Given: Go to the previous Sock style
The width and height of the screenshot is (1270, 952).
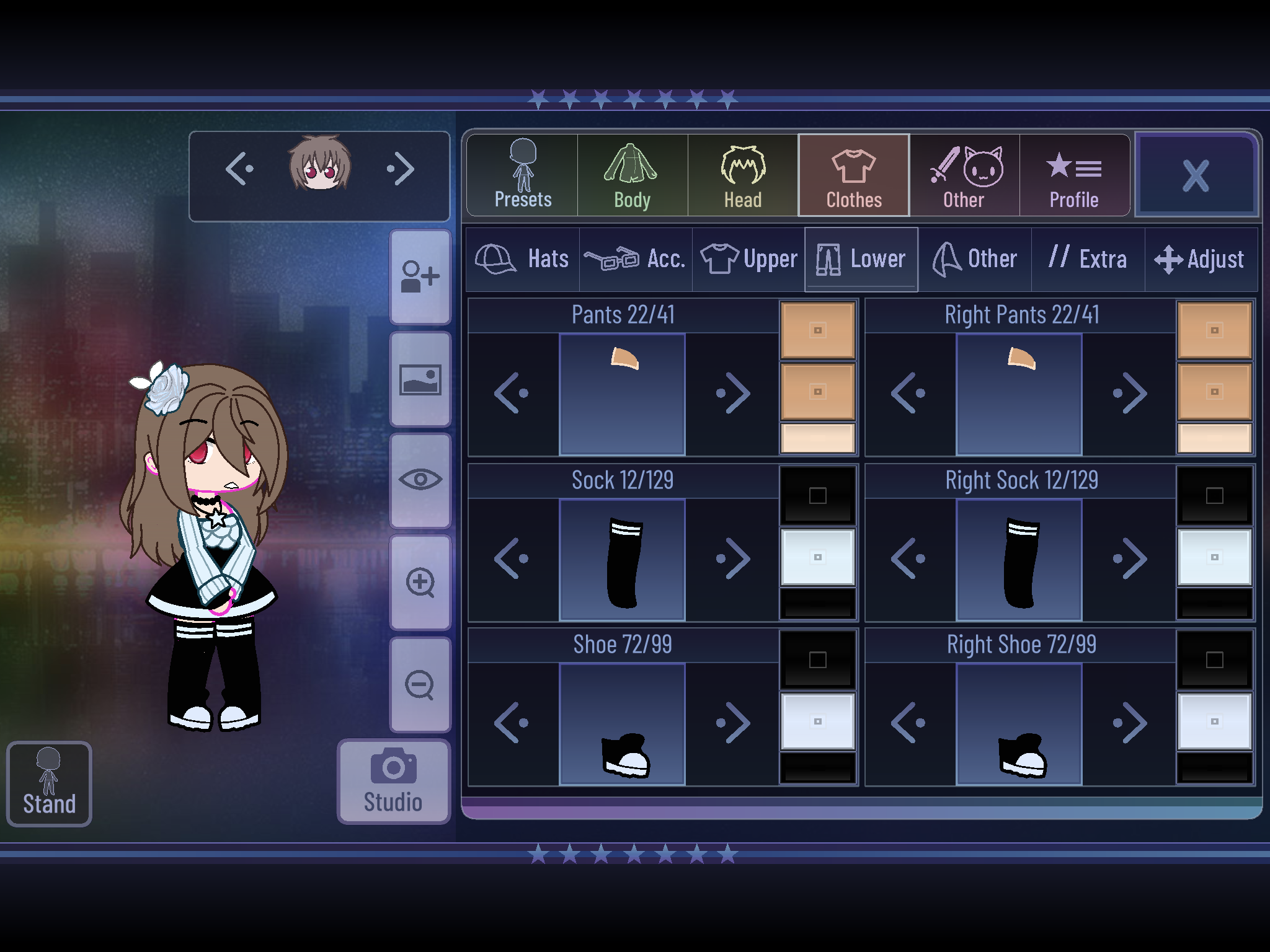Looking at the screenshot, I should (x=512, y=557).
